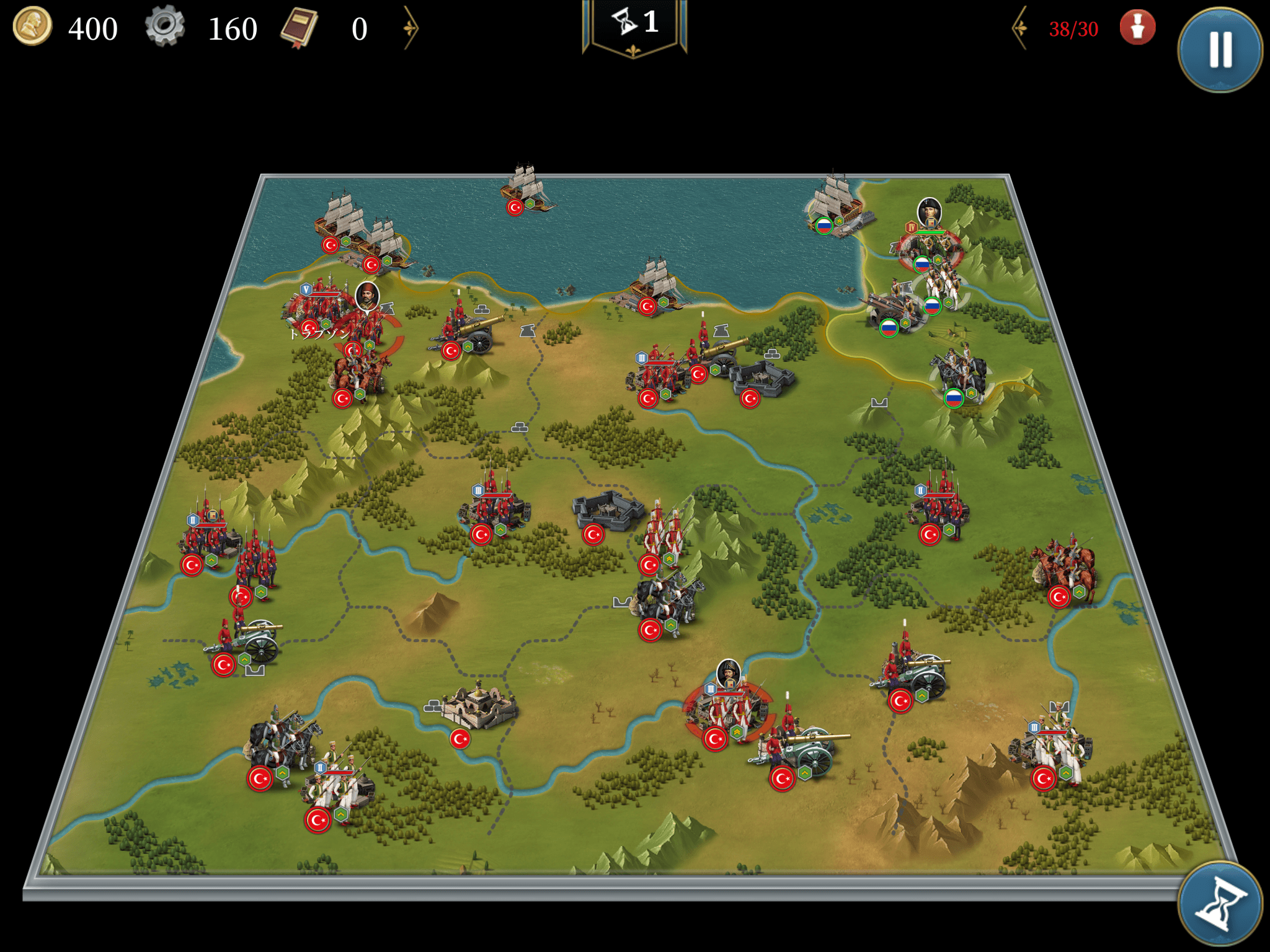This screenshot has height=952, width=1270.
Task: Select the Russian artillery unit
Action: point(892,310)
